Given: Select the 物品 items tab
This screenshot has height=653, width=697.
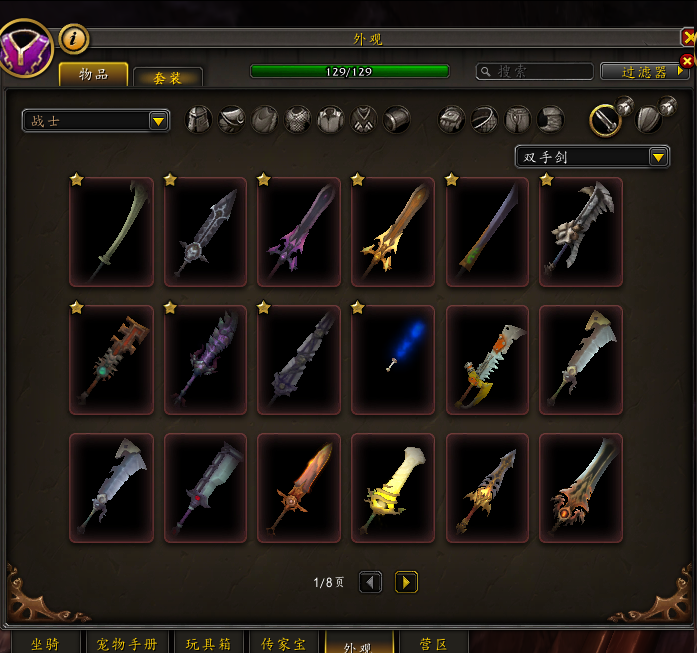Looking at the screenshot, I should point(93,74).
